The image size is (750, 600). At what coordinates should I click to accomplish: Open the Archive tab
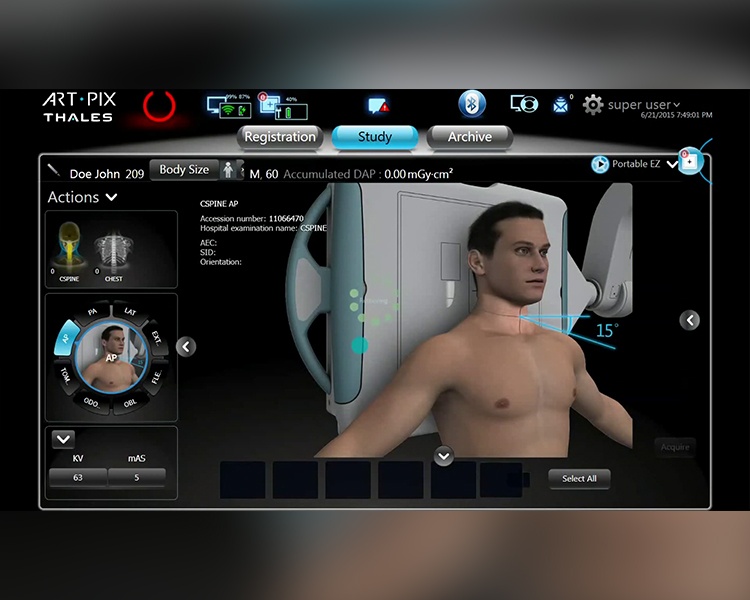click(x=469, y=137)
